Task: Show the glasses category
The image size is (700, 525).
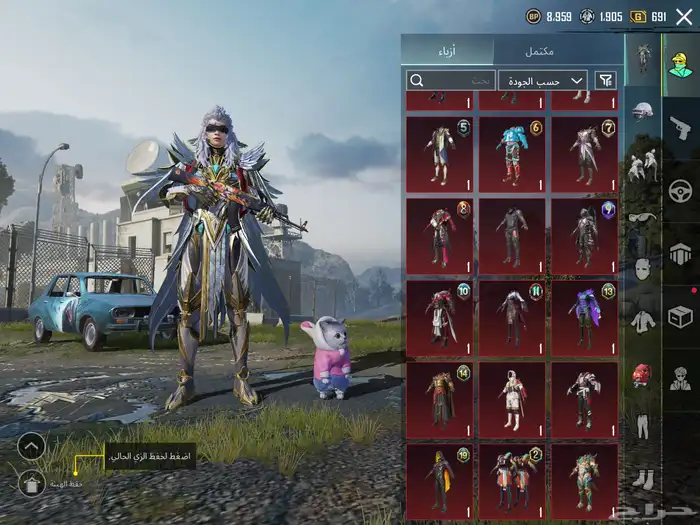Action: (642, 215)
